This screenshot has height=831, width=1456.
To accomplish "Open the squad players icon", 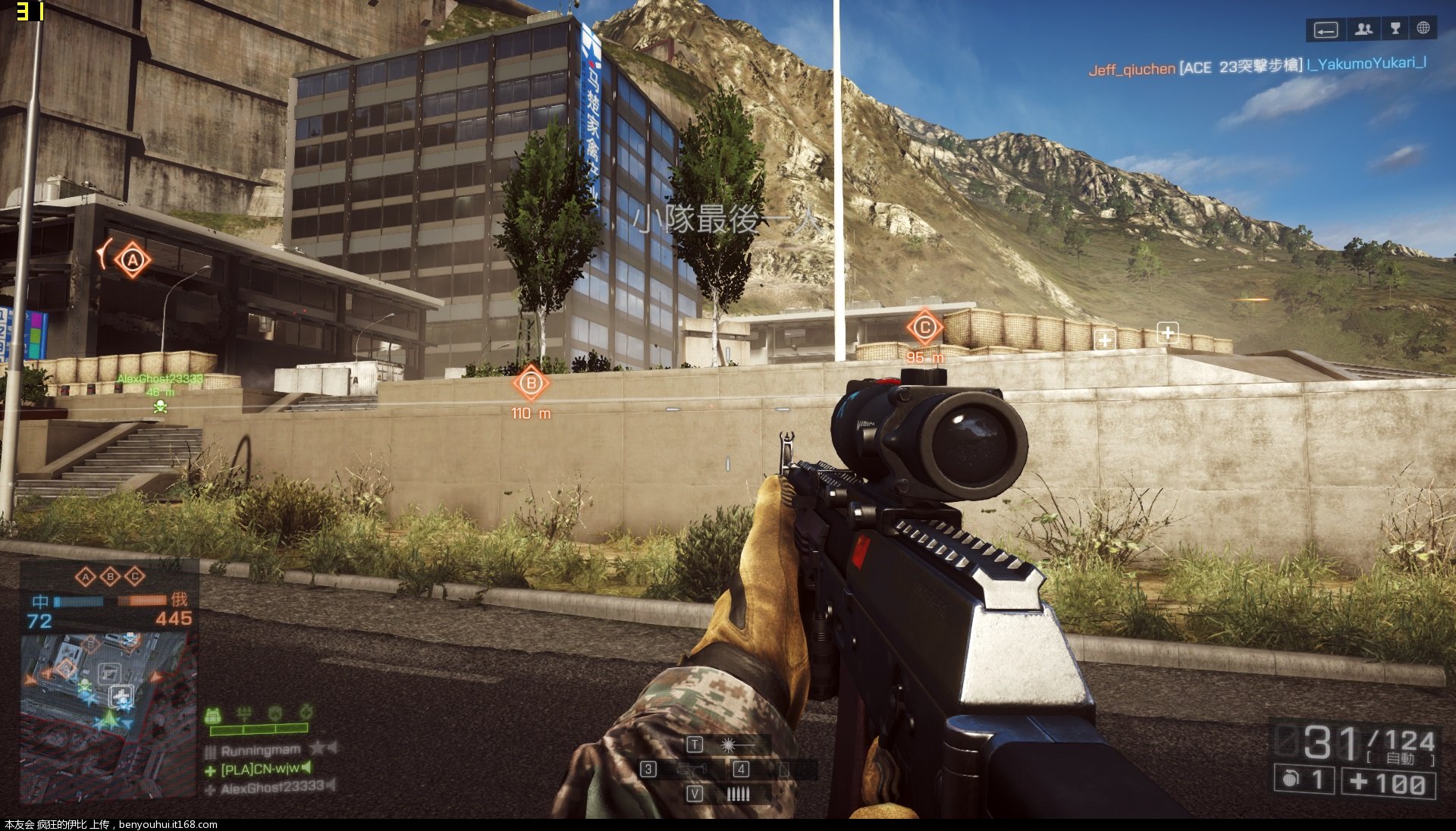I will [1363, 30].
